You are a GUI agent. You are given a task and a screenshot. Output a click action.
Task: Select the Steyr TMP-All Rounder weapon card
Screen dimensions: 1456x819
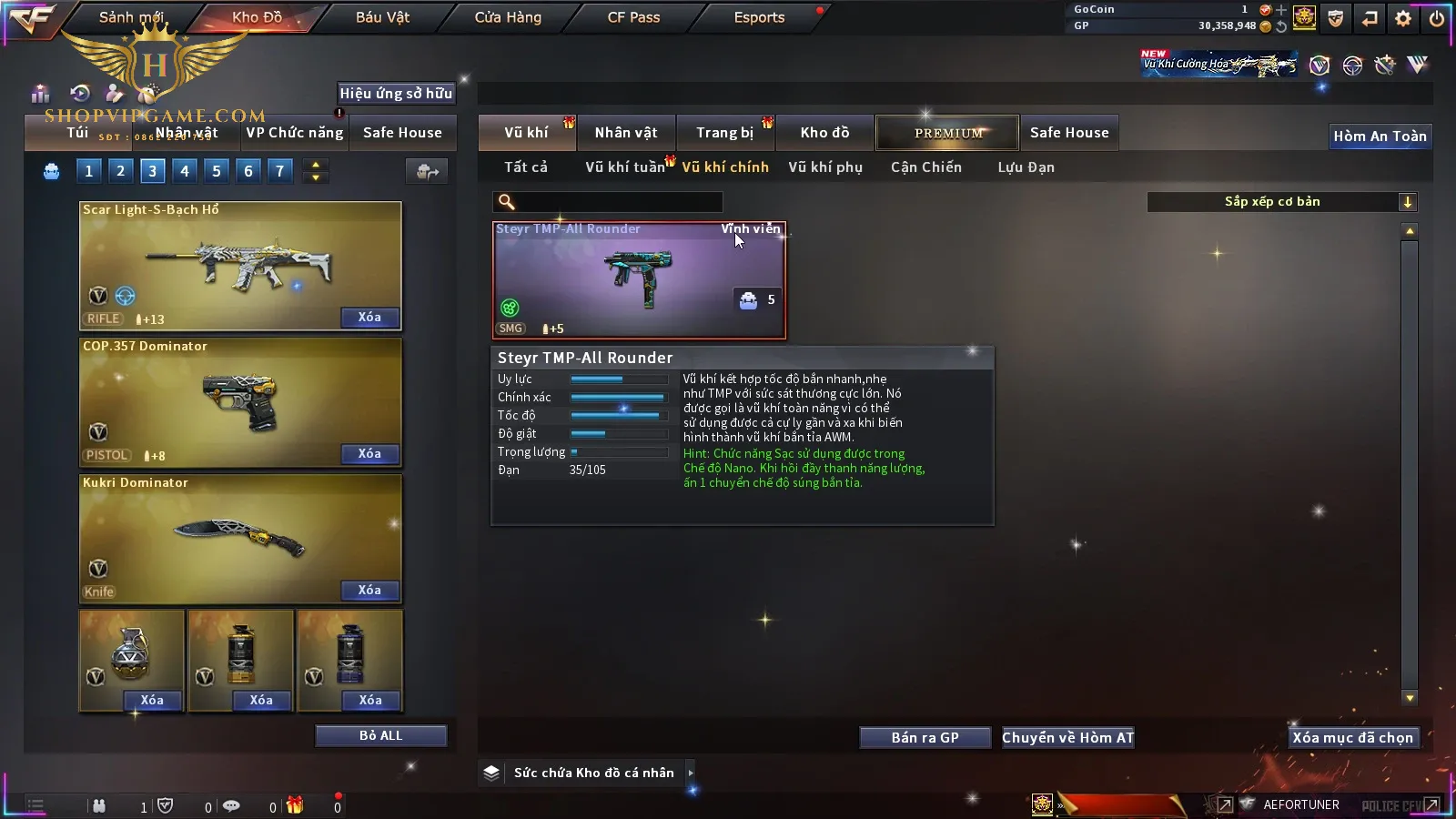coord(639,280)
